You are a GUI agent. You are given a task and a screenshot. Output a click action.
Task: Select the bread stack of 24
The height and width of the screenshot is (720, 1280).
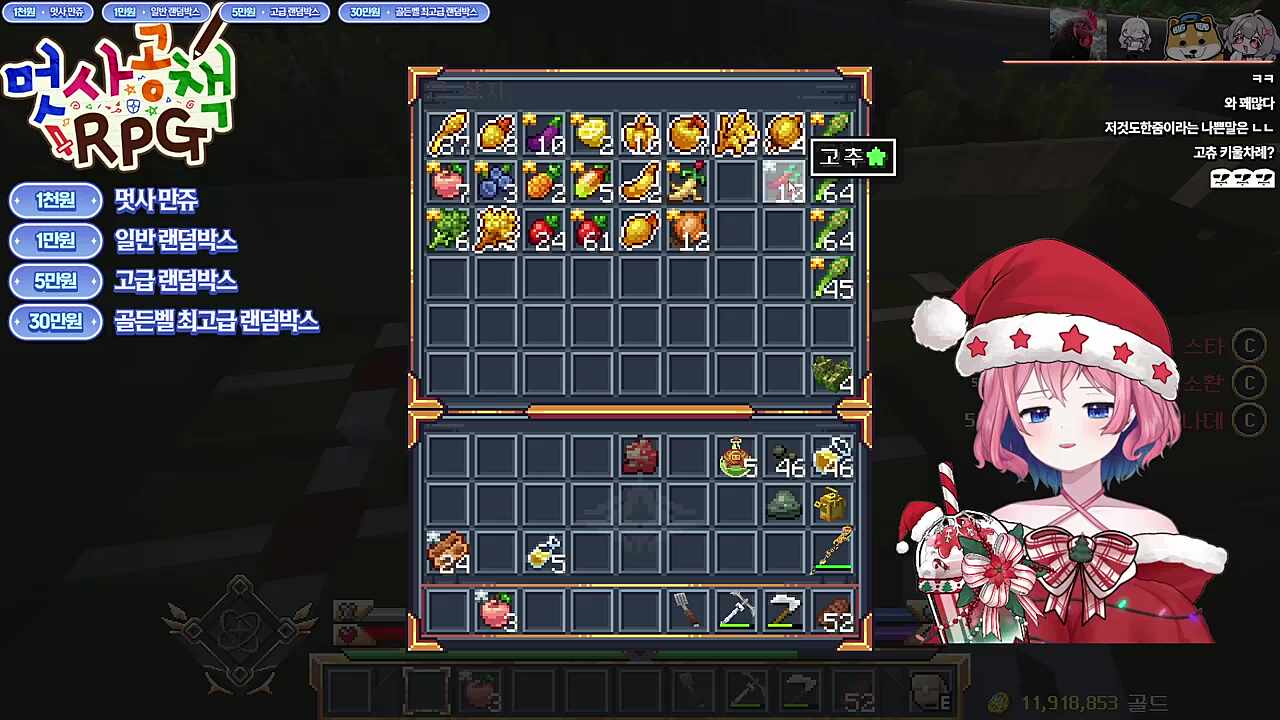448,553
